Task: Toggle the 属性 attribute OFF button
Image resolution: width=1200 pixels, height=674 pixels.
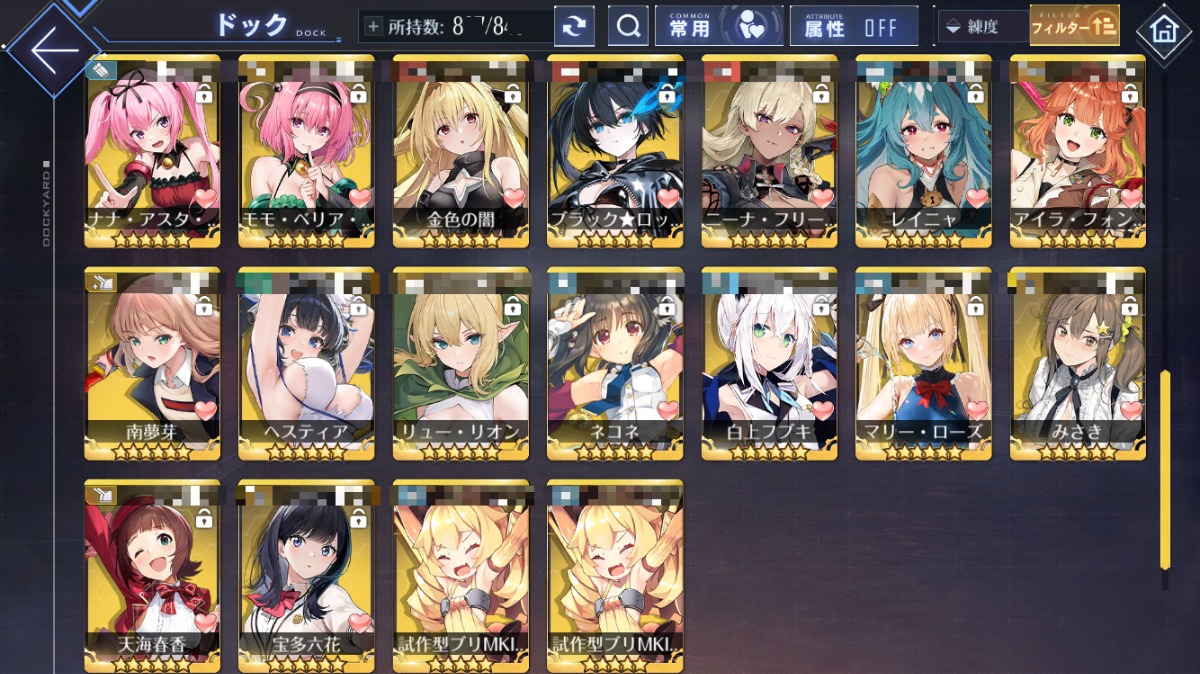Action: point(853,27)
